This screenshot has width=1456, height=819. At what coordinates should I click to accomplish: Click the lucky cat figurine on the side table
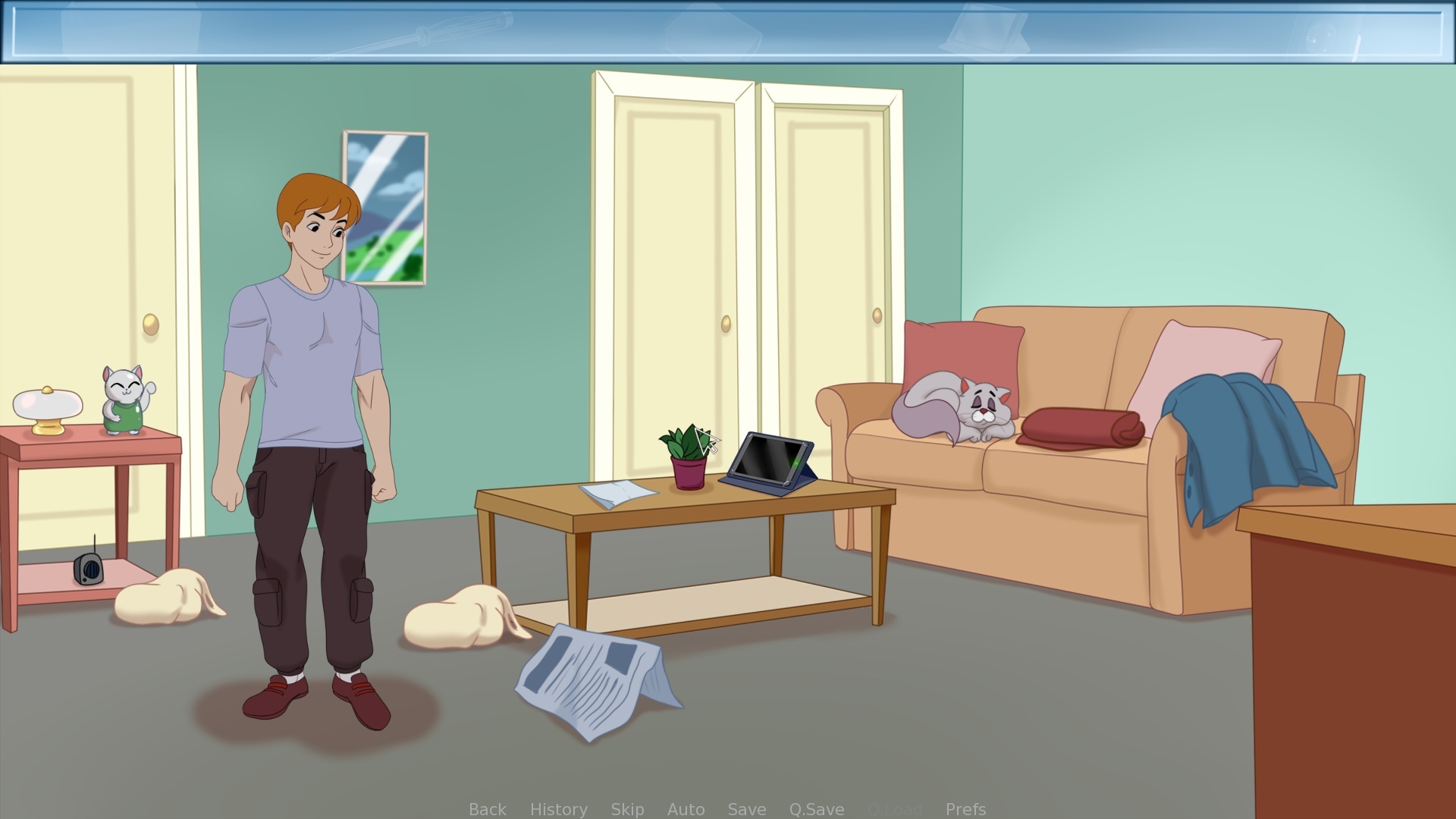[124, 400]
